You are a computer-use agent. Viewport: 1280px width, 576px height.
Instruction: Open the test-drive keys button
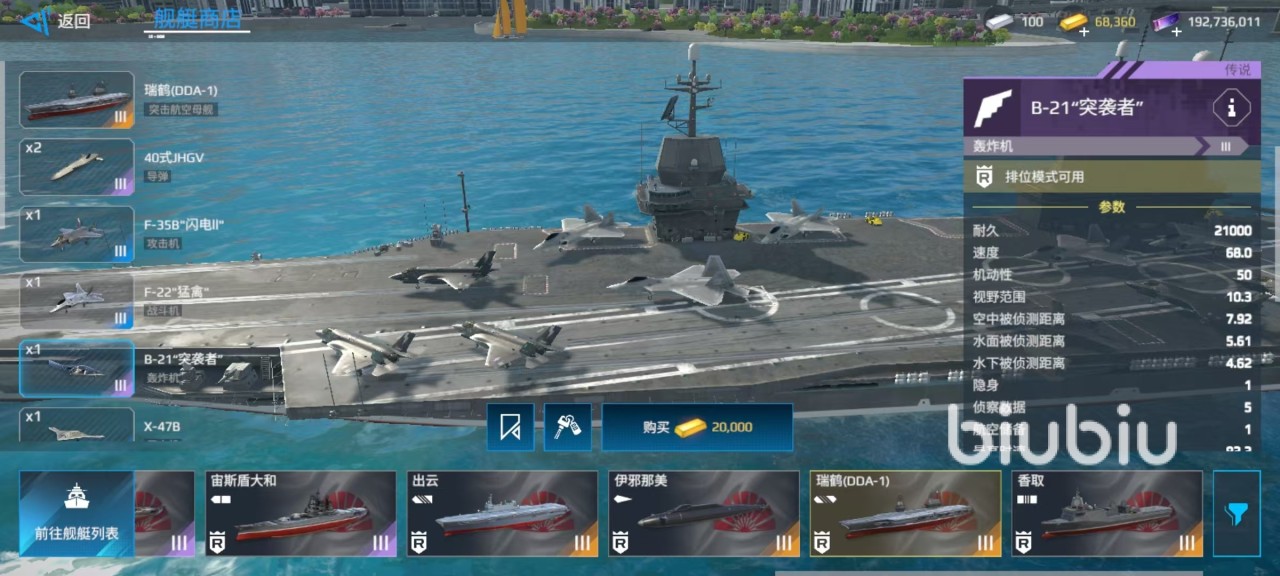click(x=568, y=428)
